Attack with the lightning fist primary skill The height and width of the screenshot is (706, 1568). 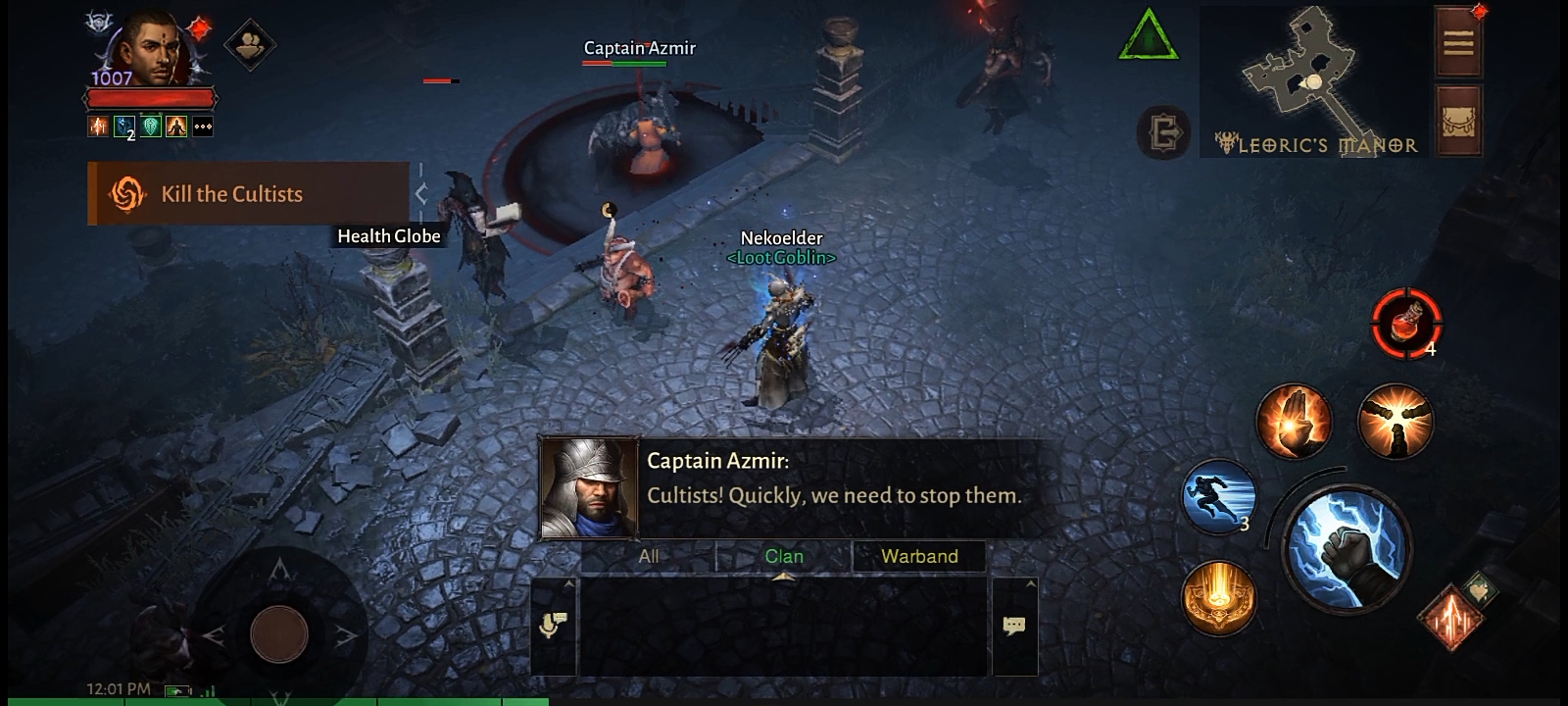(x=1347, y=549)
